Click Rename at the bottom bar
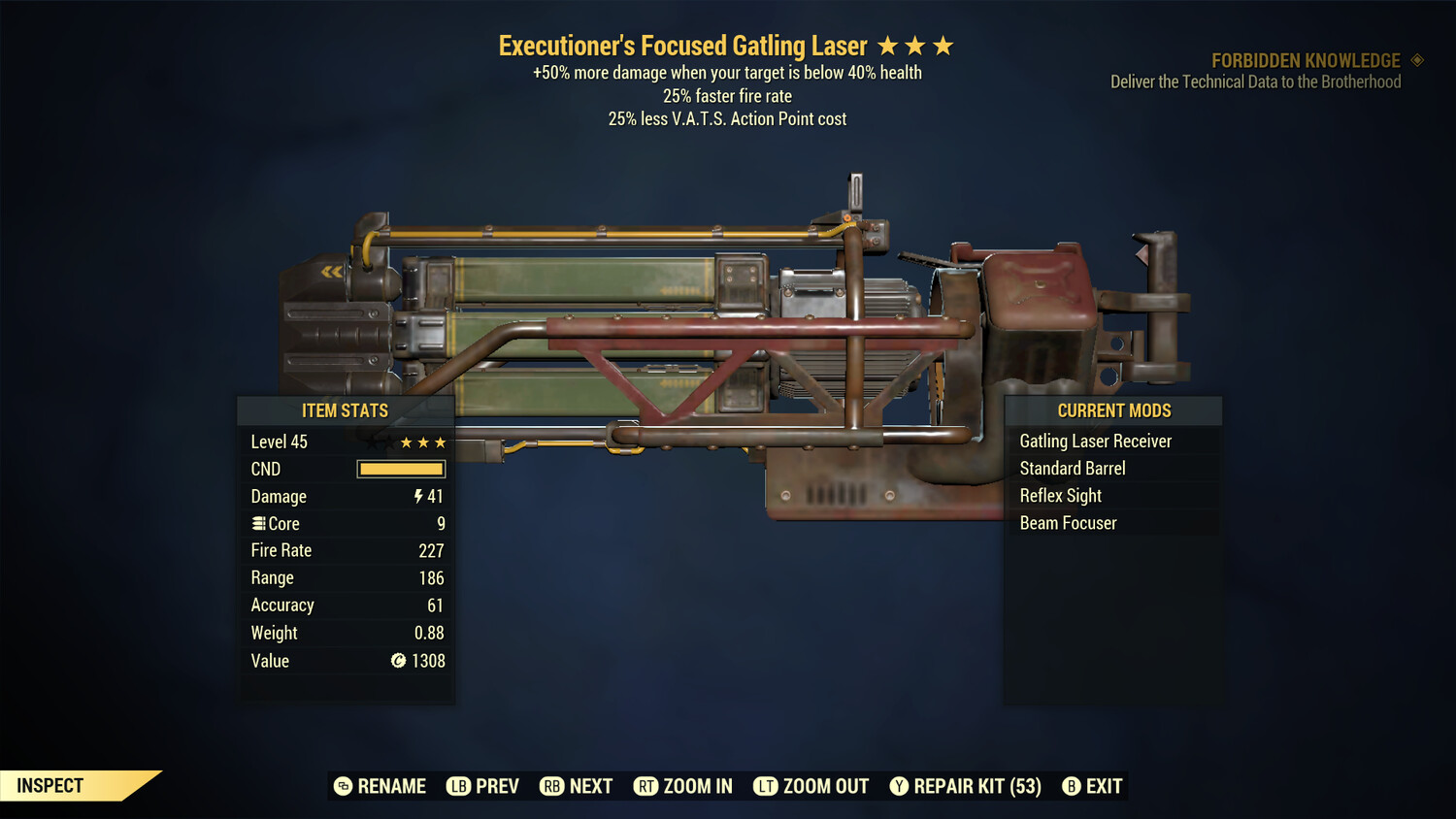This screenshot has width=1456, height=819. coord(381,786)
